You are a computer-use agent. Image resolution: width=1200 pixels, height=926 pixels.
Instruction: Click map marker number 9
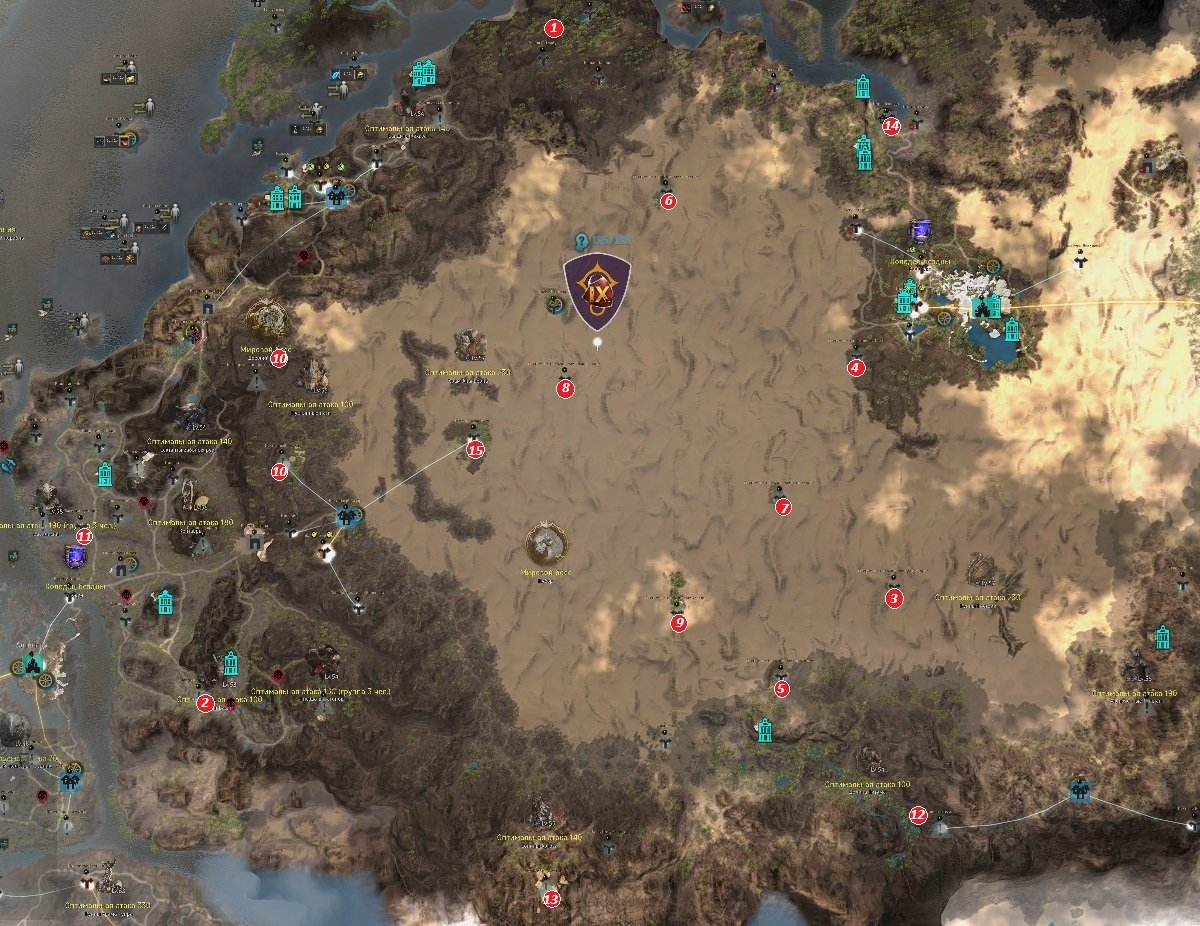[680, 623]
